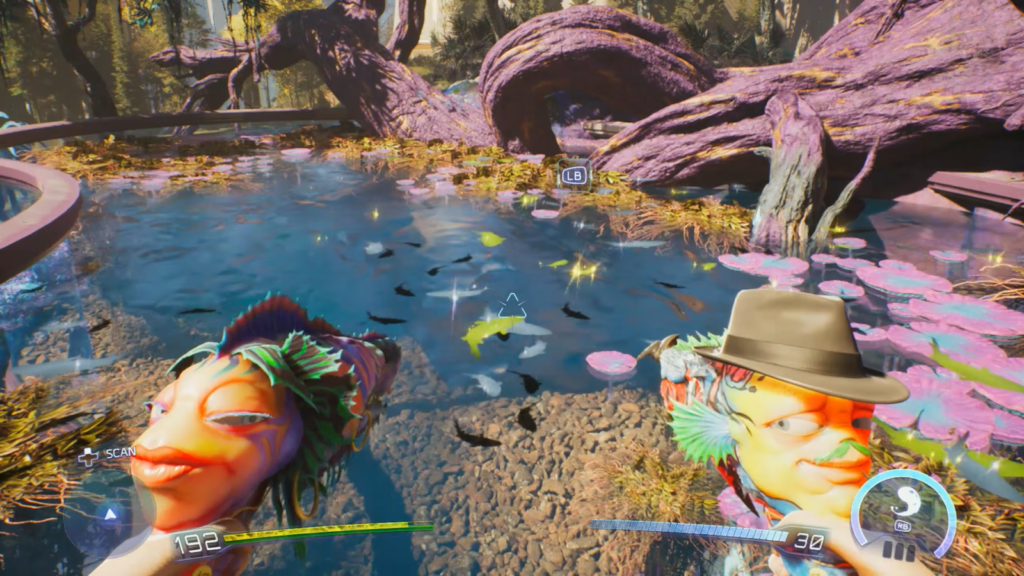Select the triangle waypoint marker
The image size is (1024, 576).
point(512,305)
